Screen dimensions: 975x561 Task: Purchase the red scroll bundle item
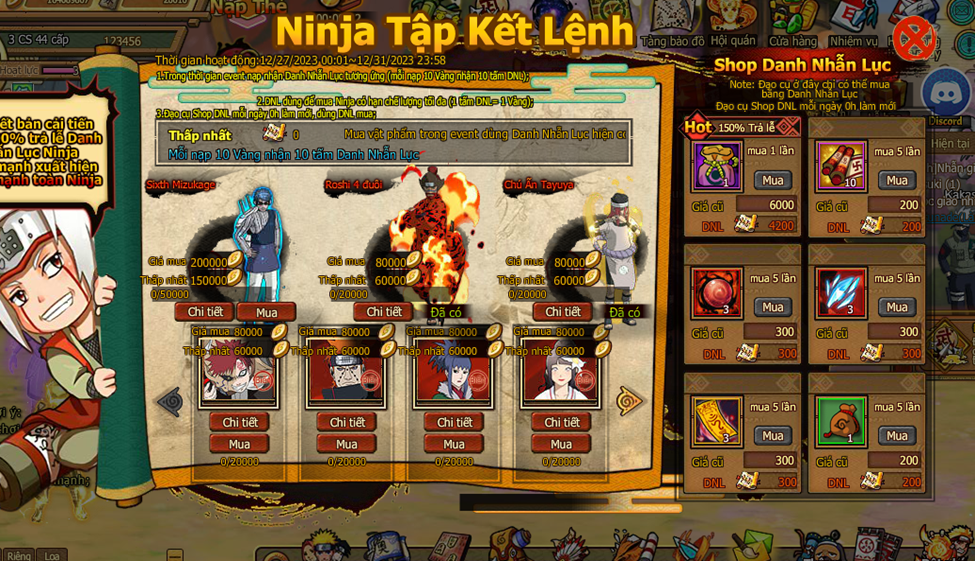click(x=897, y=180)
